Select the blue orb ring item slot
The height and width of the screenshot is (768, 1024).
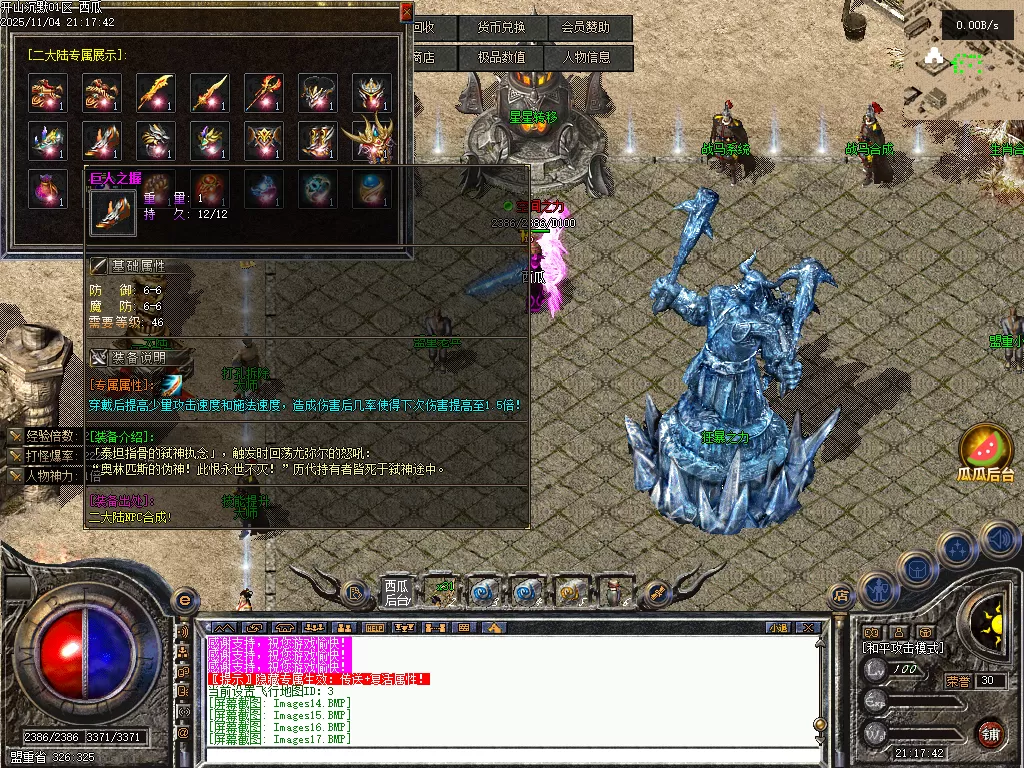click(x=371, y=188)
